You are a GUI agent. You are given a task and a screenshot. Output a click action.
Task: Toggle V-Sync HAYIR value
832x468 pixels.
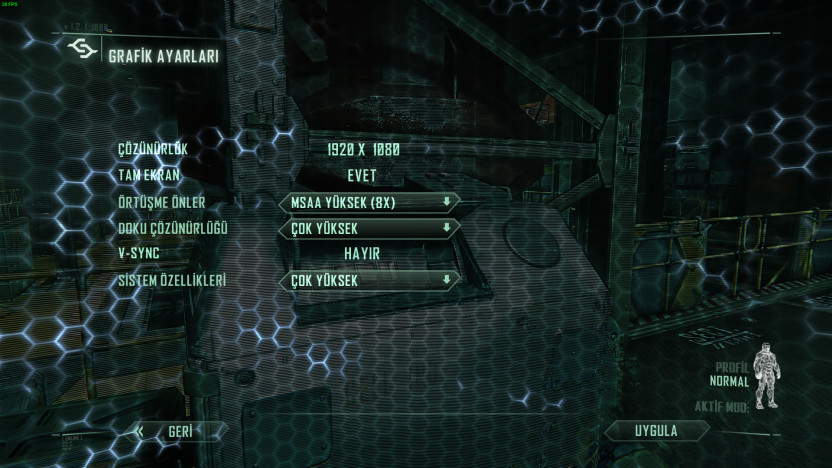(x=362, y=254)
